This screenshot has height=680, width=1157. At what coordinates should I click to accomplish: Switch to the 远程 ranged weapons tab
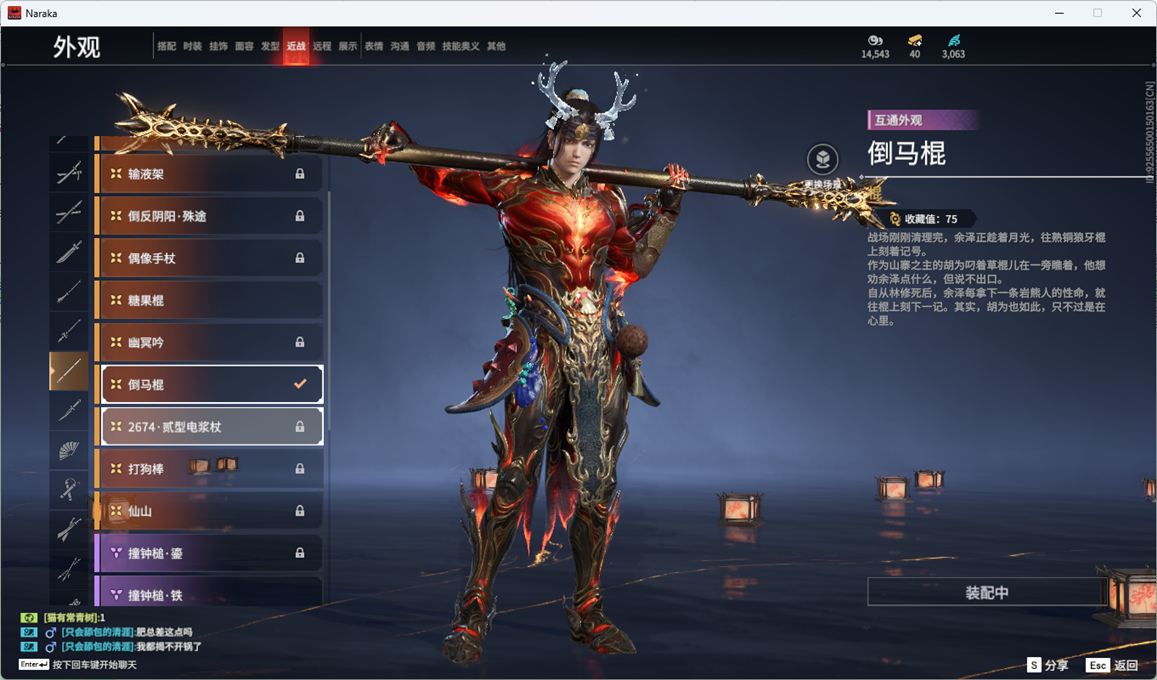pos(322,47)
